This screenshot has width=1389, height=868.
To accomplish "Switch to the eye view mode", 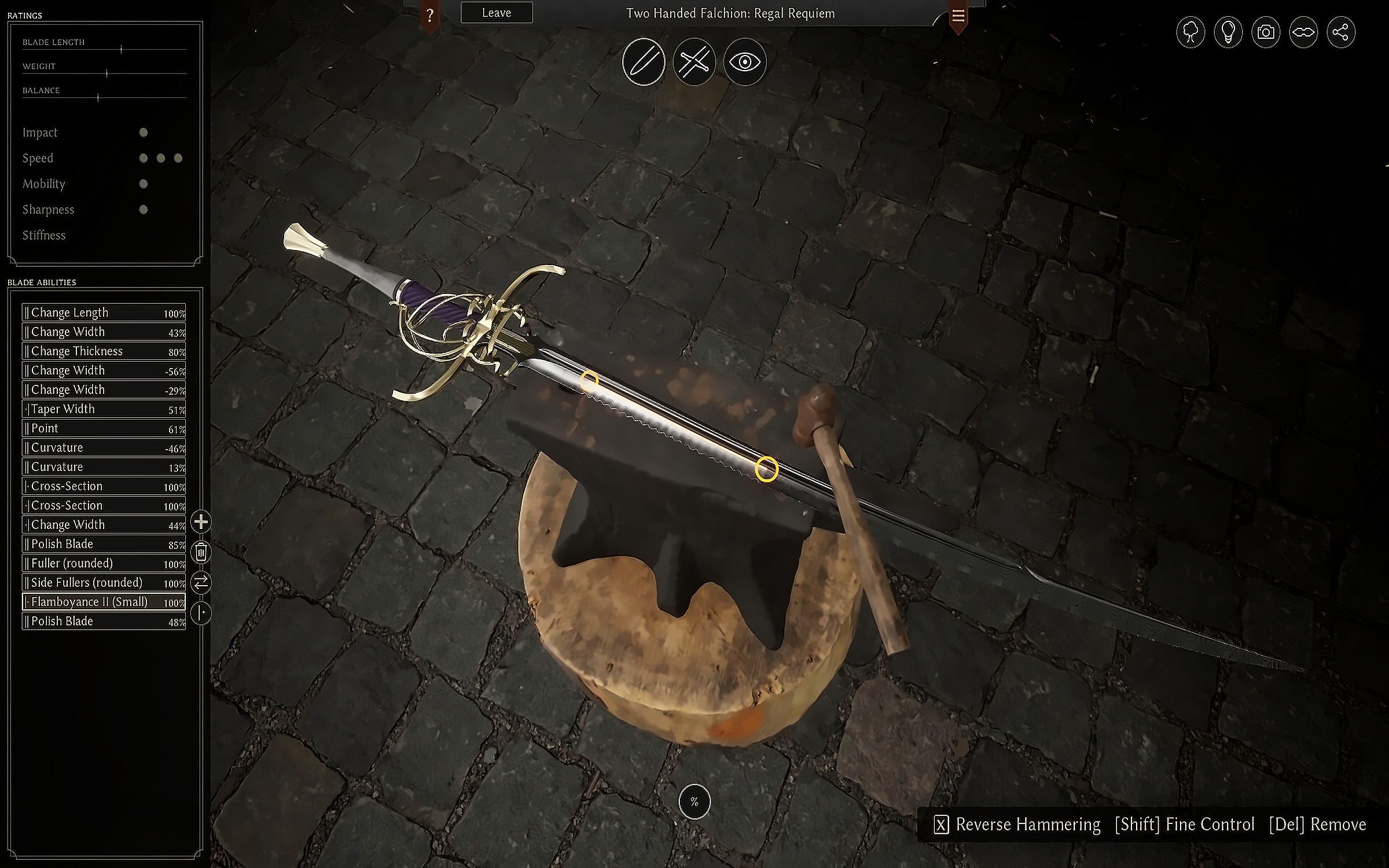I will tap(745, 62).
